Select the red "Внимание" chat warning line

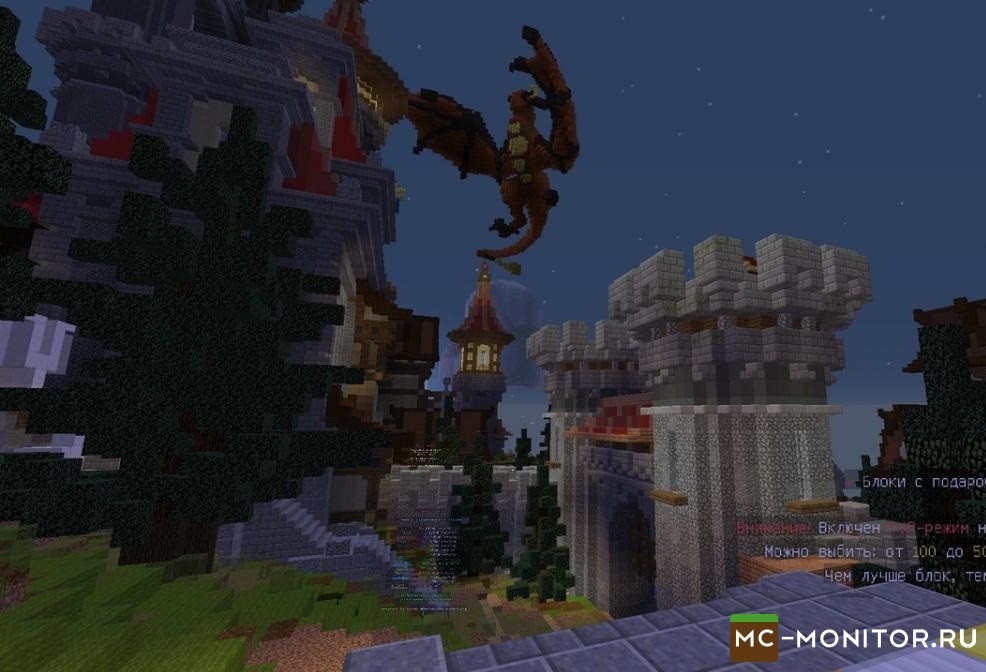[x=860, y=527]
